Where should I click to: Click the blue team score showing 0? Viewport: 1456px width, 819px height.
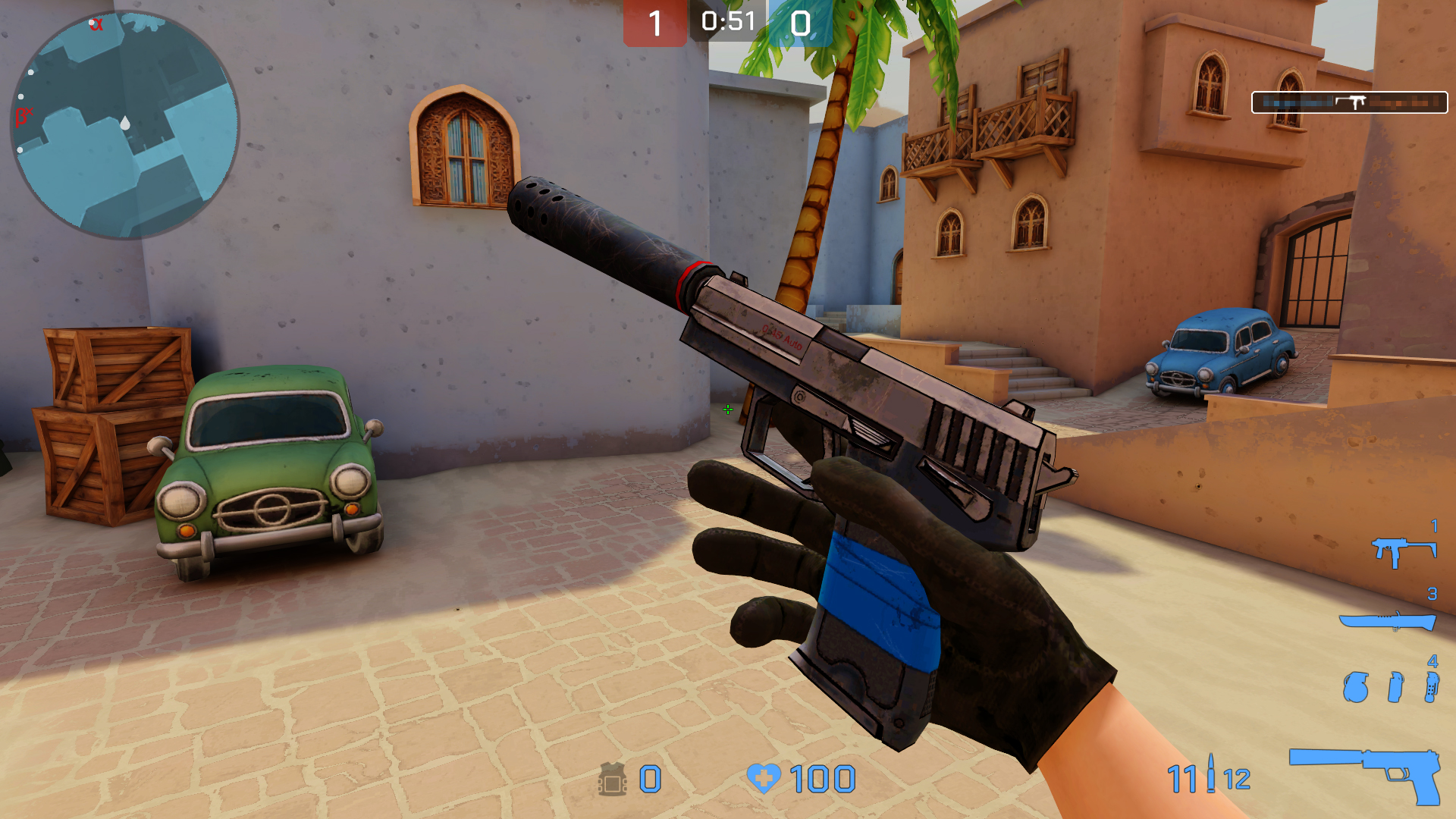coord(800,21)
